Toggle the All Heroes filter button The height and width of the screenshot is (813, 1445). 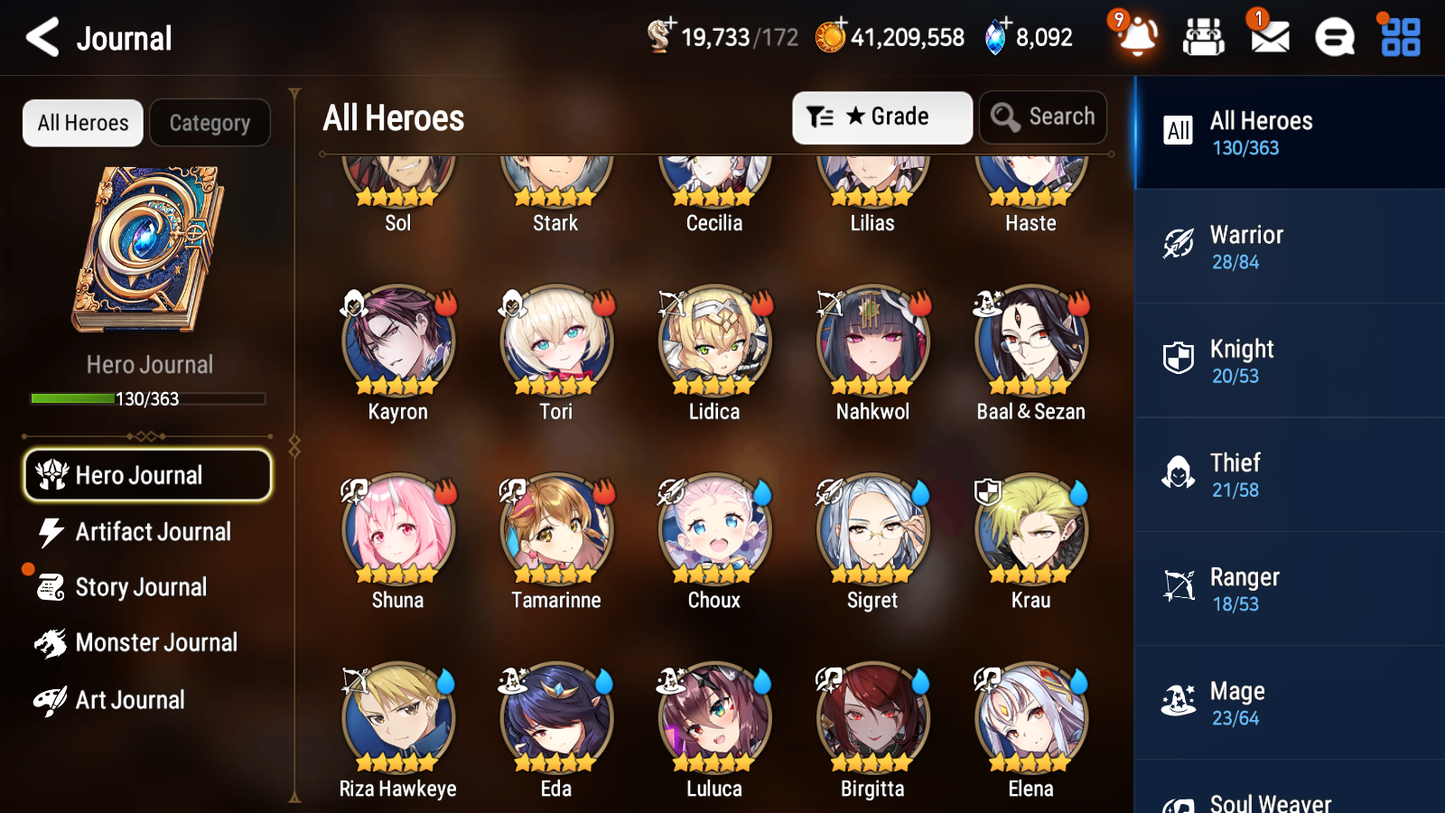coord(82,122)
